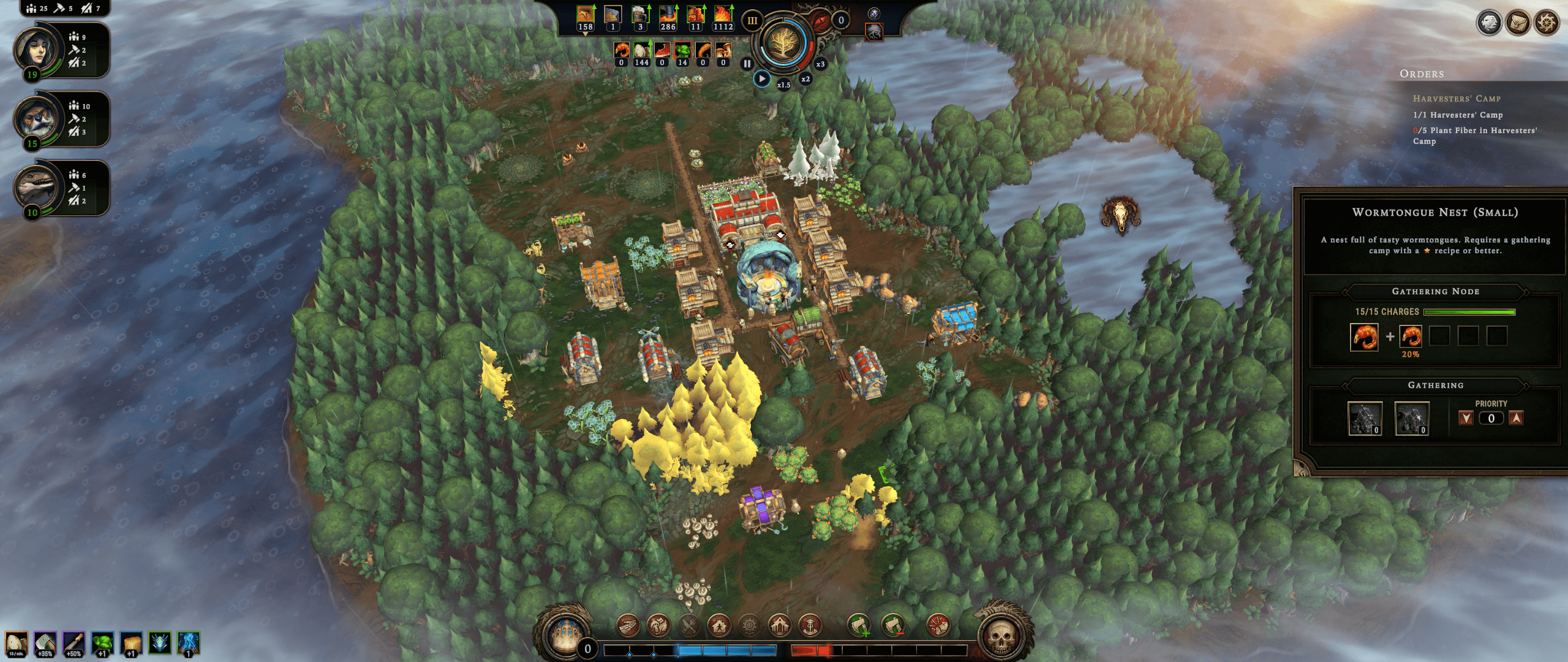Viewport: 1568px width, 662px height.
Task: Click the eggs resource icon showing 144
Action: pyautogui.click(x=641, y=51)
